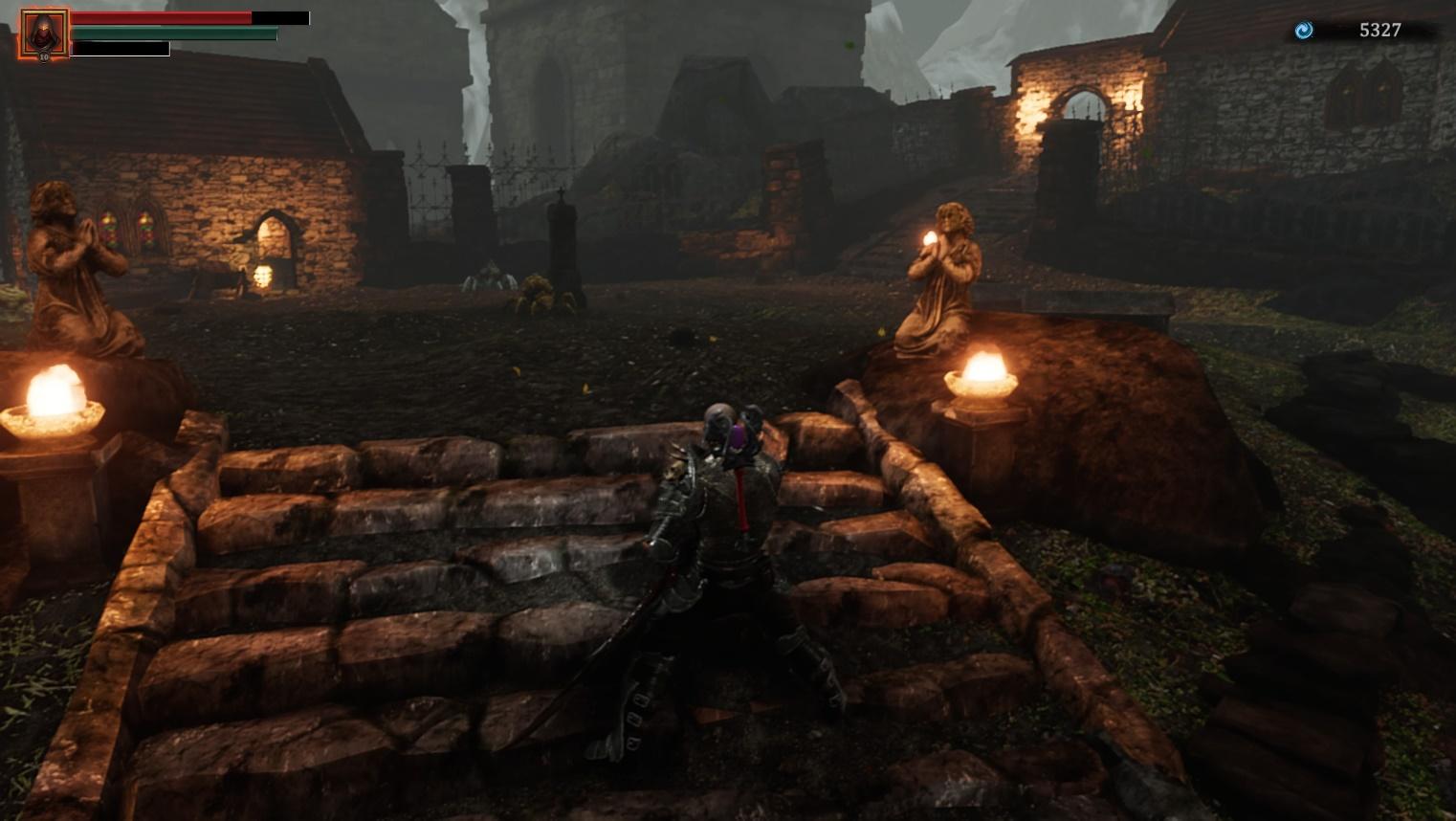Select the blue swirl souls currency icon
The width and height of the screenshot is (1456, 821).
[x=1303, y=31]
